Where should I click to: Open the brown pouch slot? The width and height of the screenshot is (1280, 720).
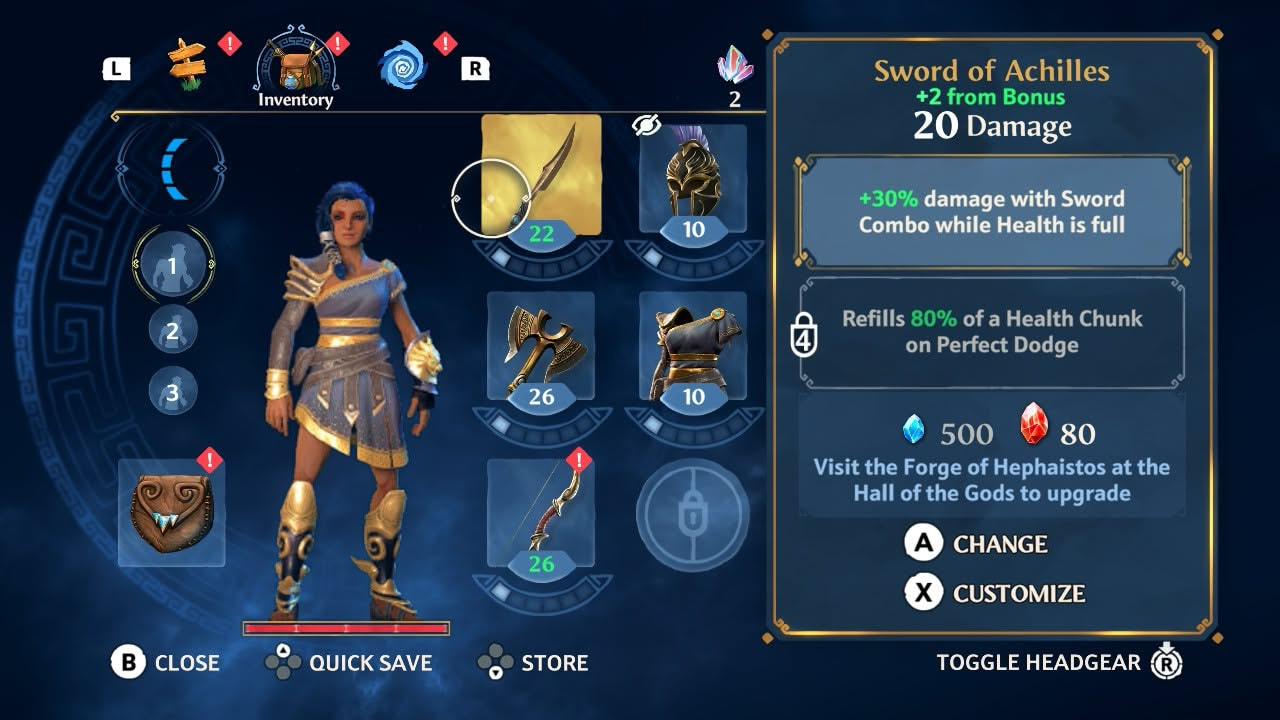[172, 513]
